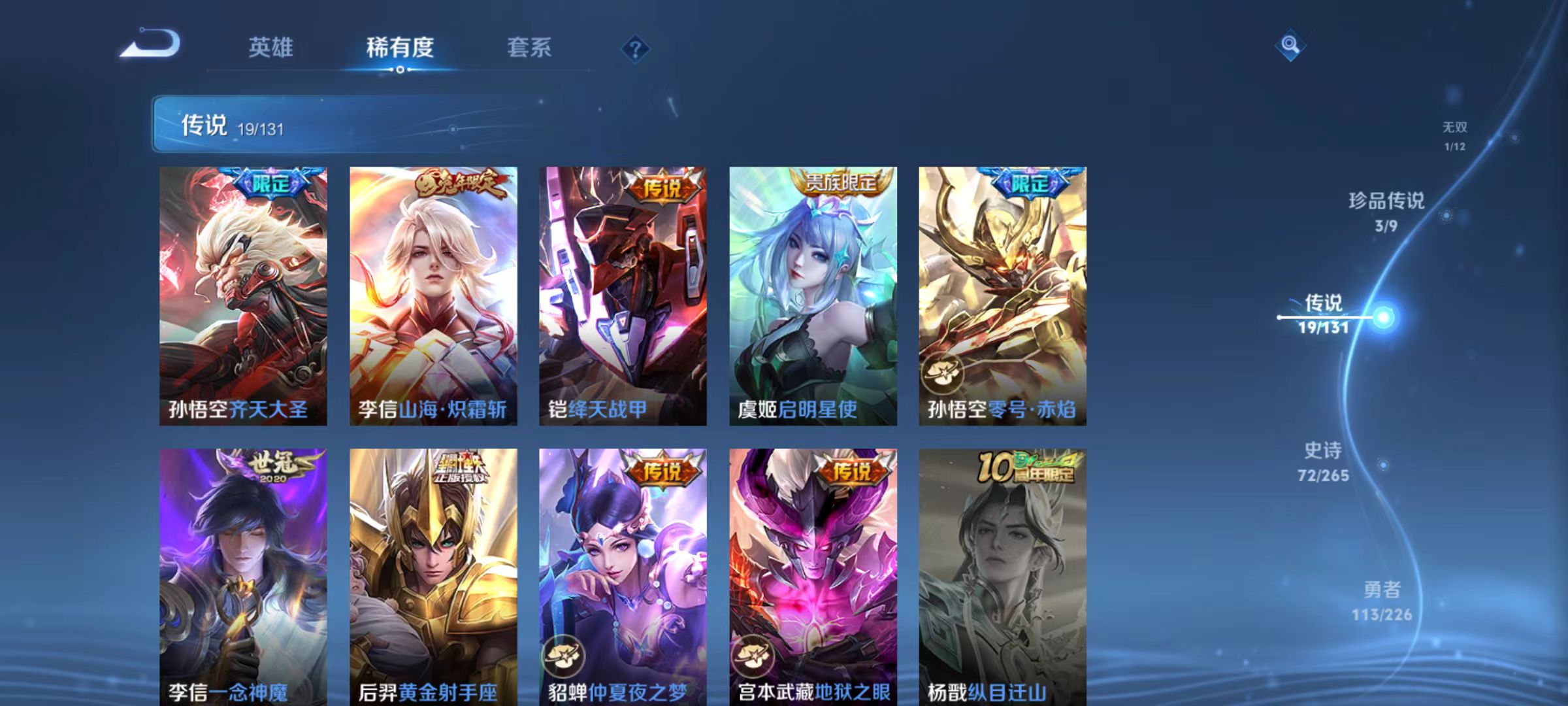1568x706 pixels.
Task: Switch to the 英雄 tab
Action: click(x=272, y=47)
